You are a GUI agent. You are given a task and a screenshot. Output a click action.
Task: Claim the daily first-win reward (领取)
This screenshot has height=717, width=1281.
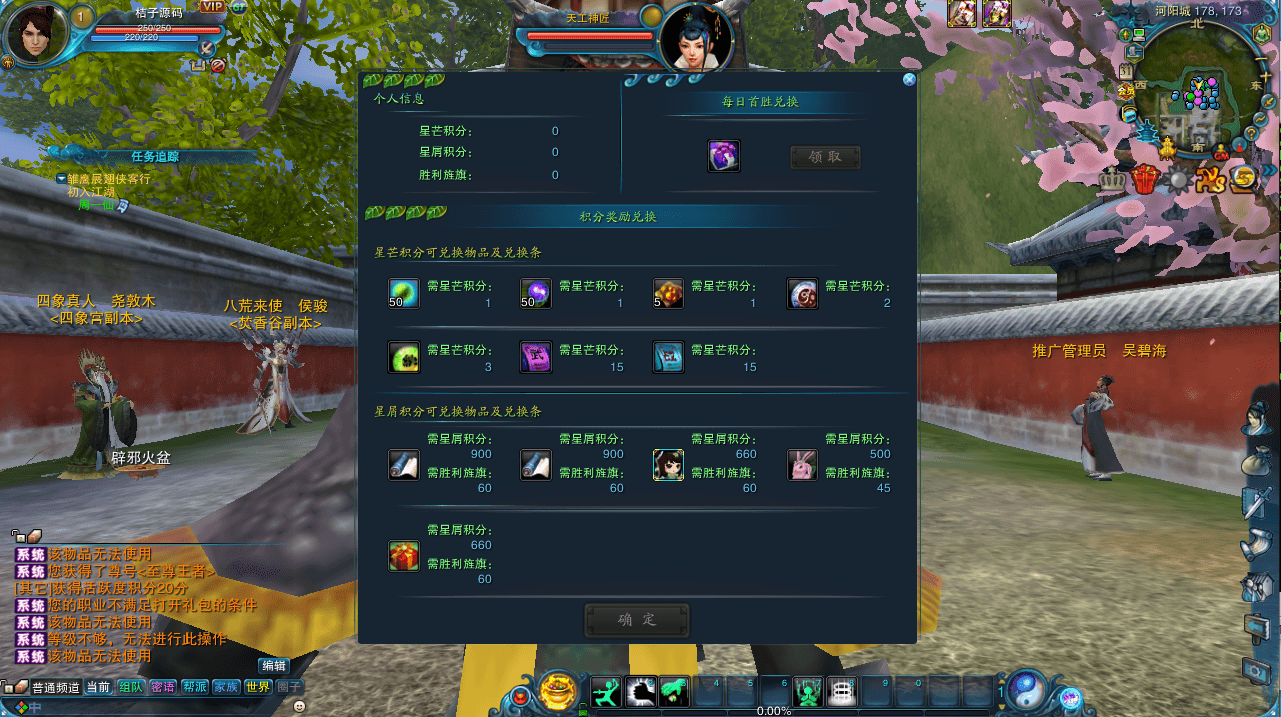pos(825,157)
